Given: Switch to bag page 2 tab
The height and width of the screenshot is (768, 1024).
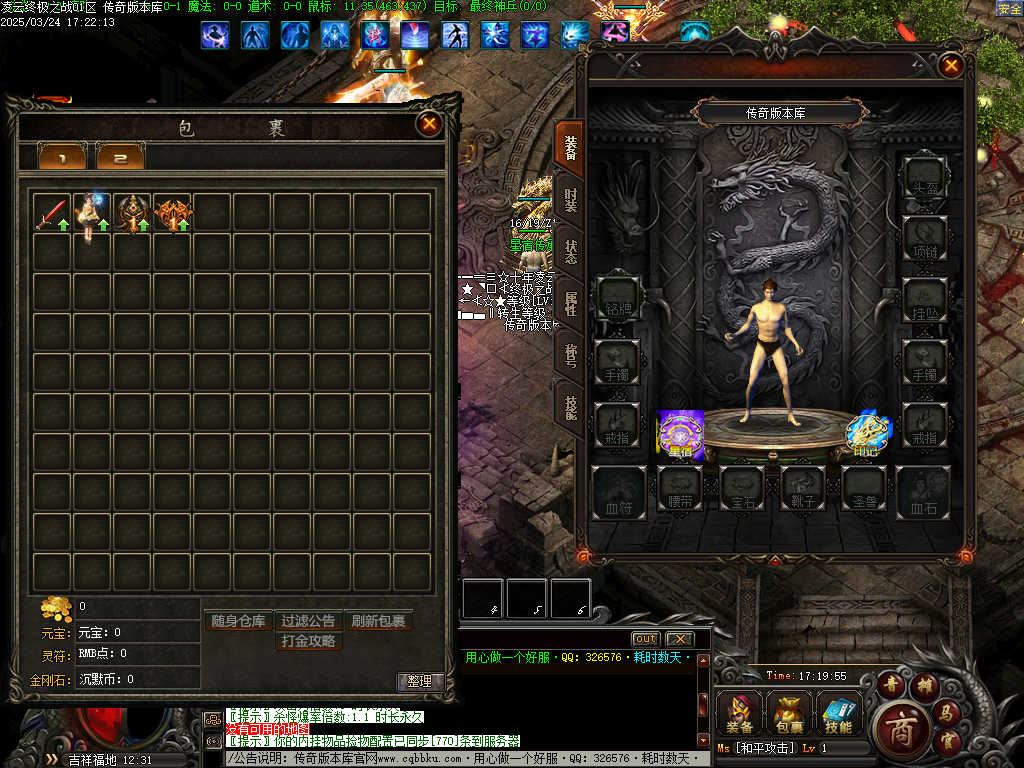Looking at the screenshot, I should 120,158.
